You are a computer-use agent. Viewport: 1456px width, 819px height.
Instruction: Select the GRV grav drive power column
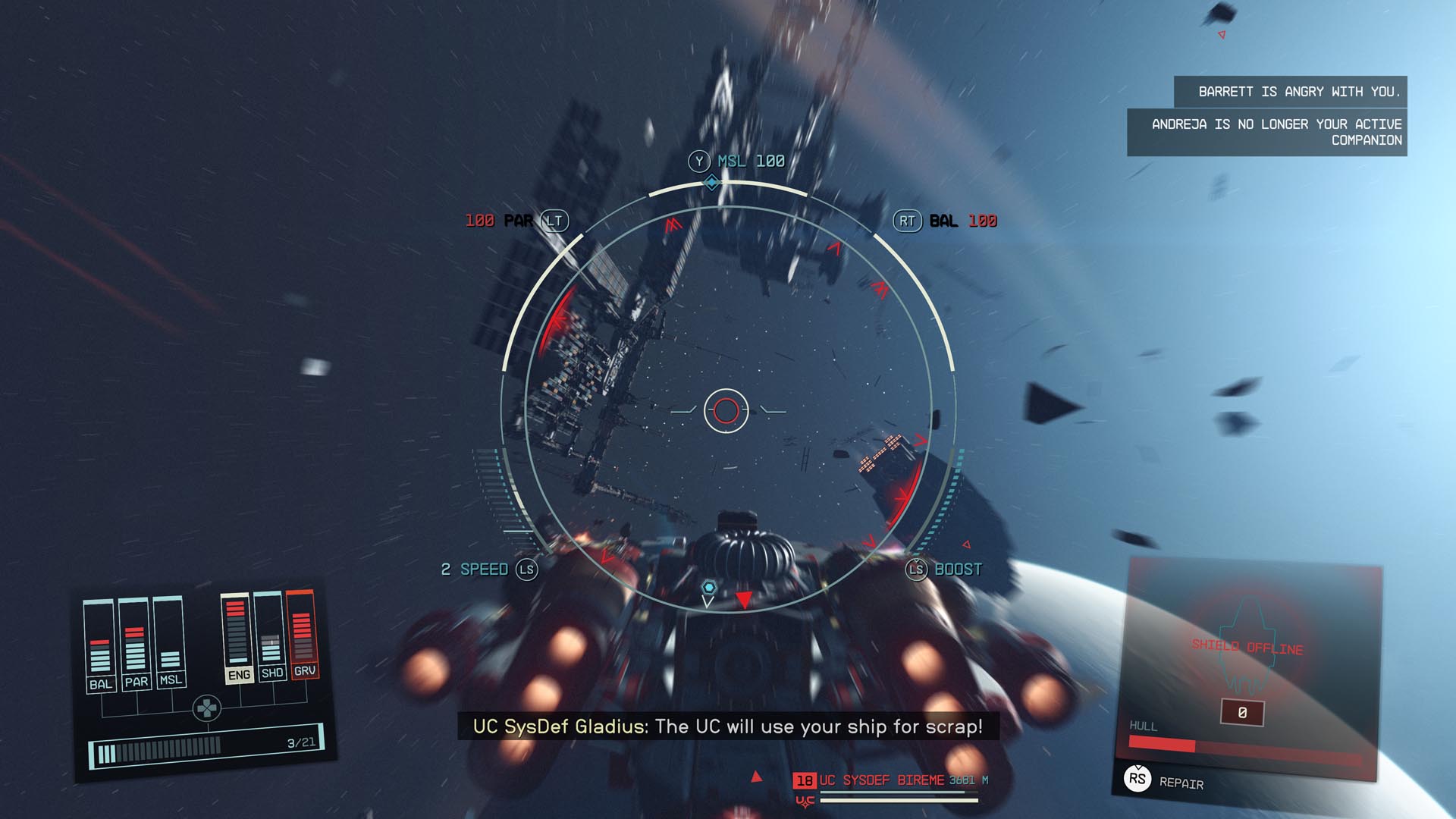pyautogui.click(x=303, y=635)
